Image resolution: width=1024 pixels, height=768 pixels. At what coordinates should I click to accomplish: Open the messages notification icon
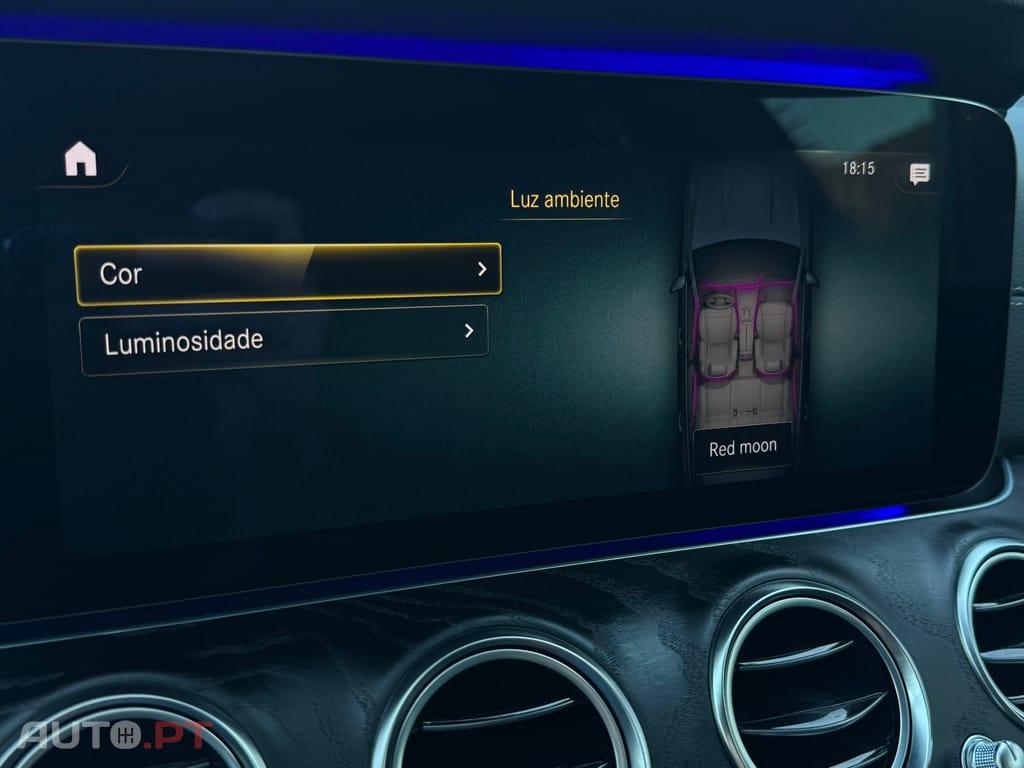919,174
